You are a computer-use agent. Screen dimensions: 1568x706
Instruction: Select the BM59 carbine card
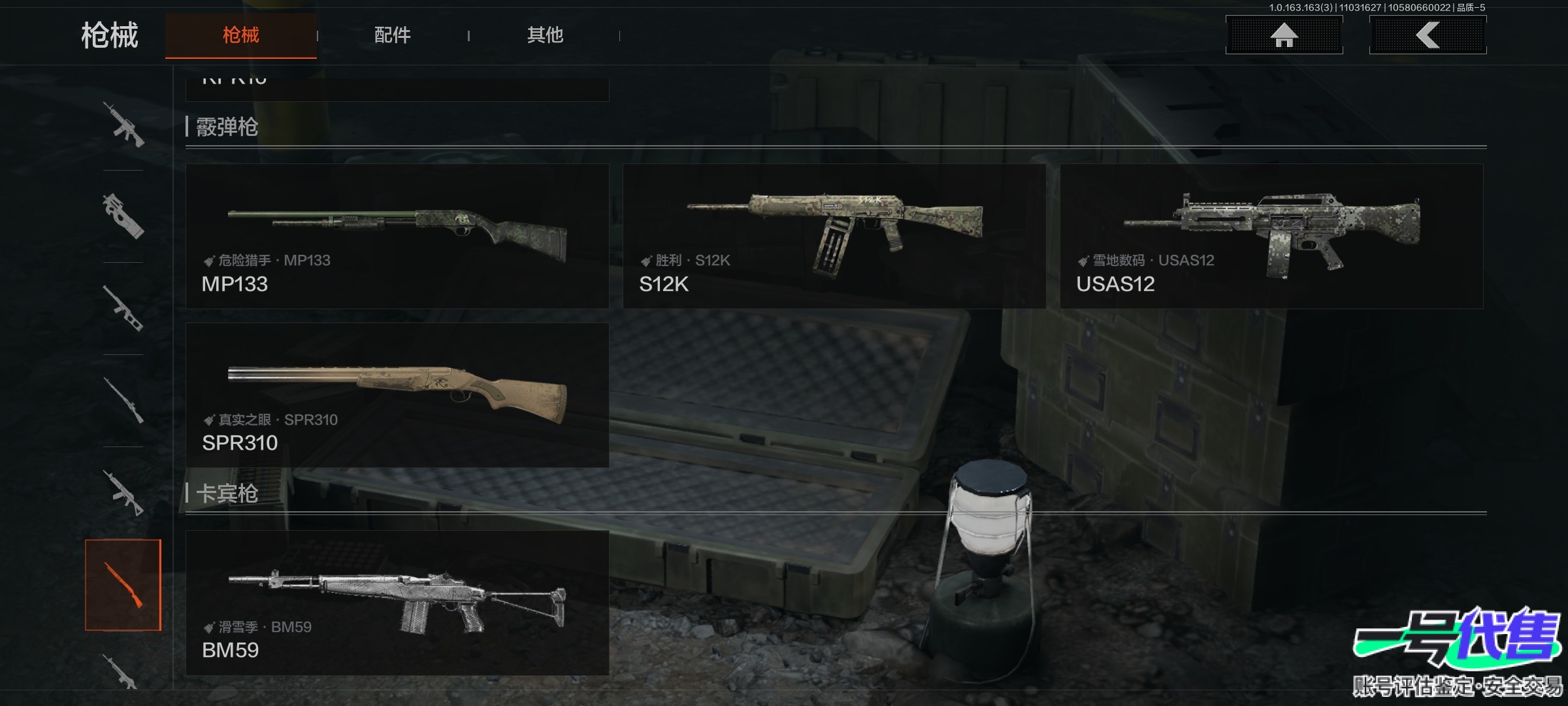pos(397,603)
